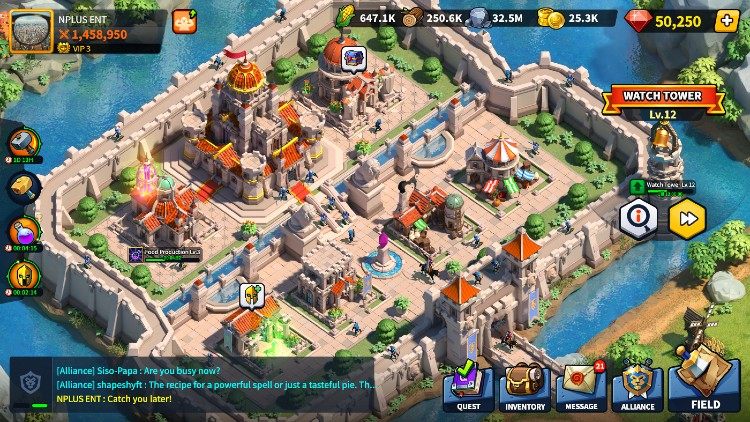Image resolution: width=750 pixels, height=422 pixels.
Task: Tap the helmet bubble above the barracks
Action: pyautogui.click(x=251, y=295)
